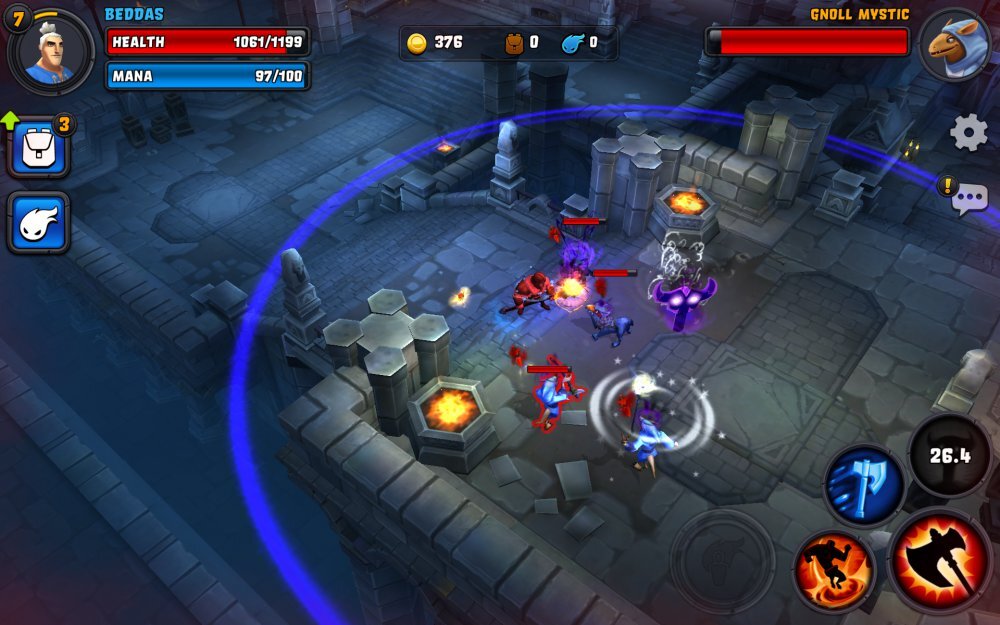
Task: Use the fiery leap skill
Action: click(x=834, y=571)
